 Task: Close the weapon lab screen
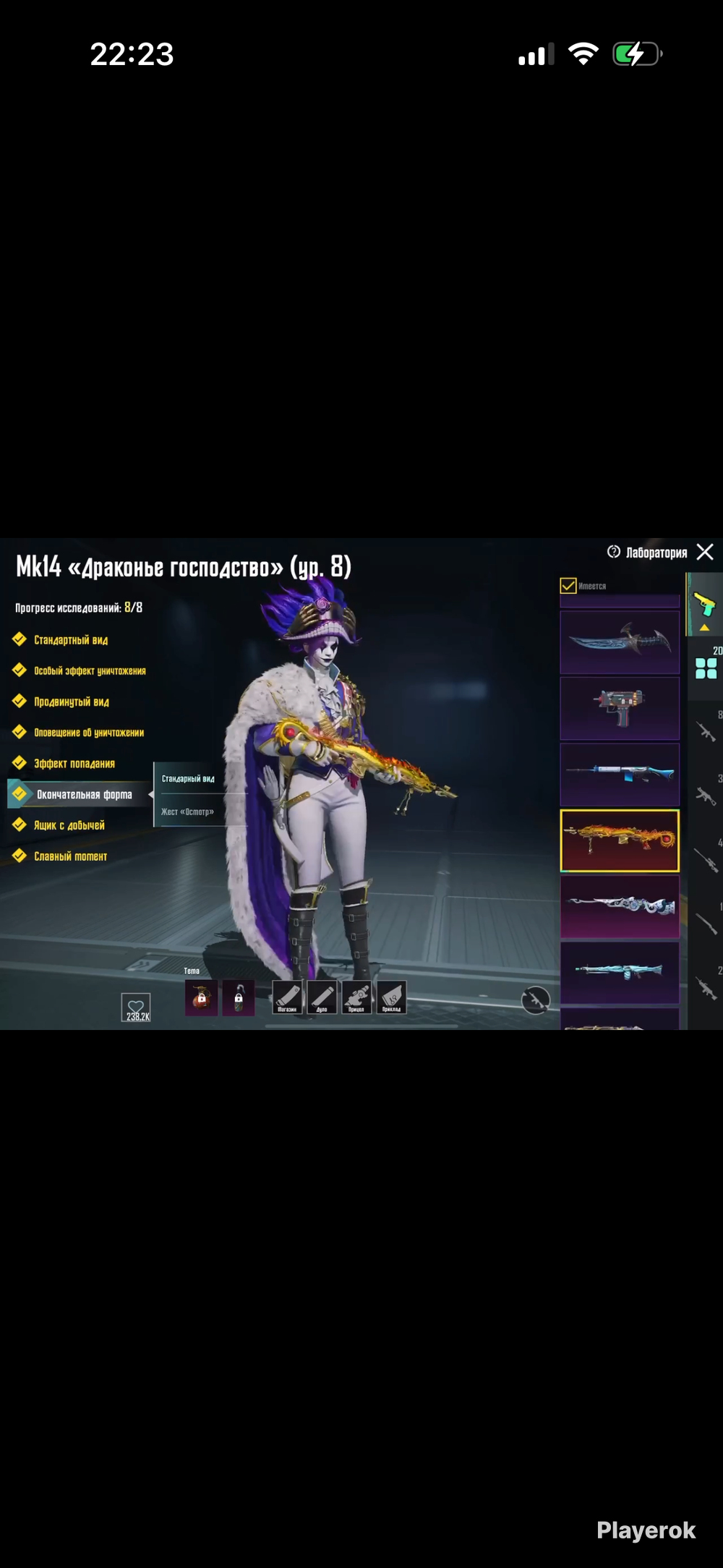click(x=705, y=552)
